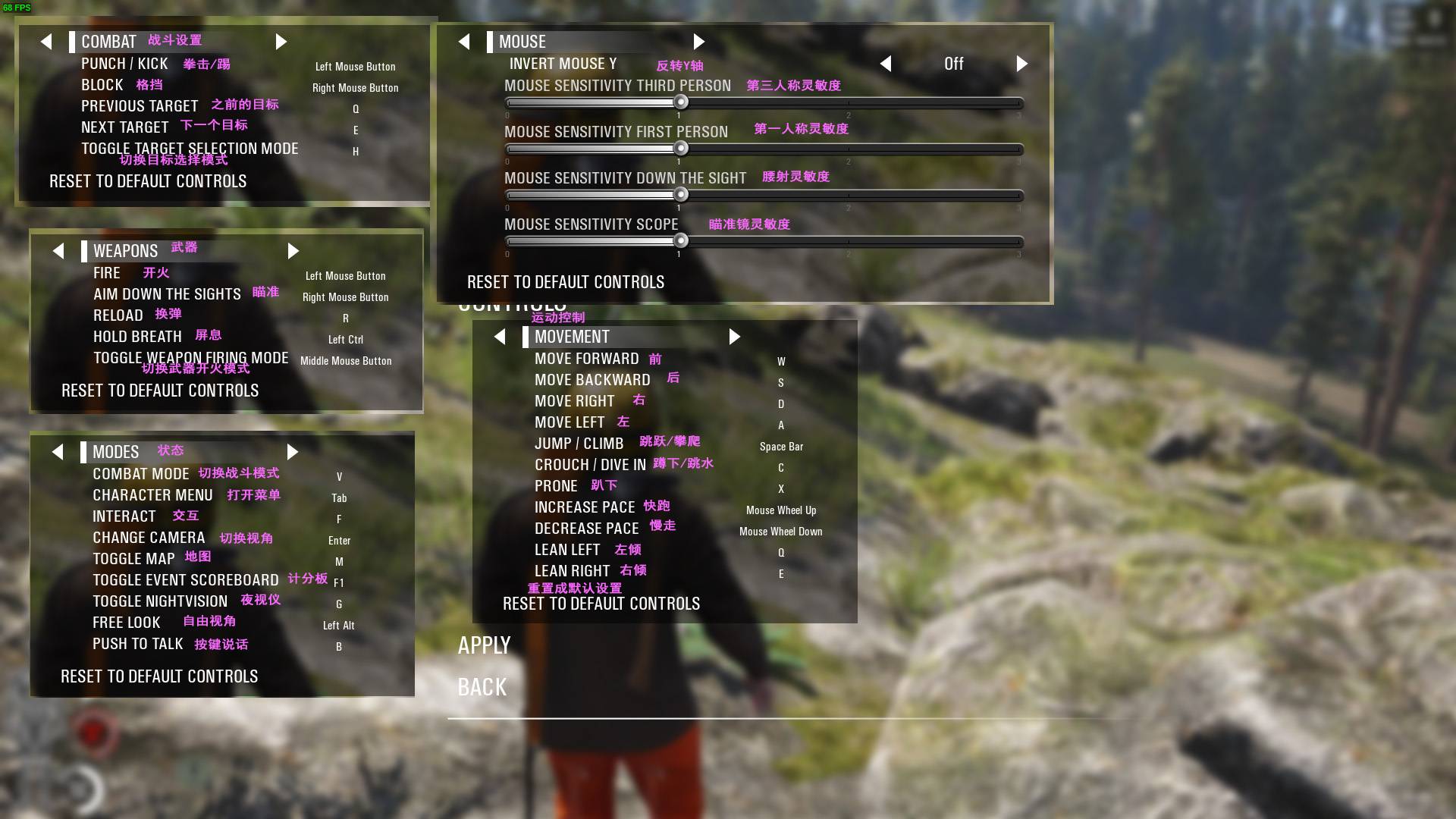Screen dimensions: 1456x819
Task: Select the Block Right Mouse Button binding
Action: tap(355, 88)
